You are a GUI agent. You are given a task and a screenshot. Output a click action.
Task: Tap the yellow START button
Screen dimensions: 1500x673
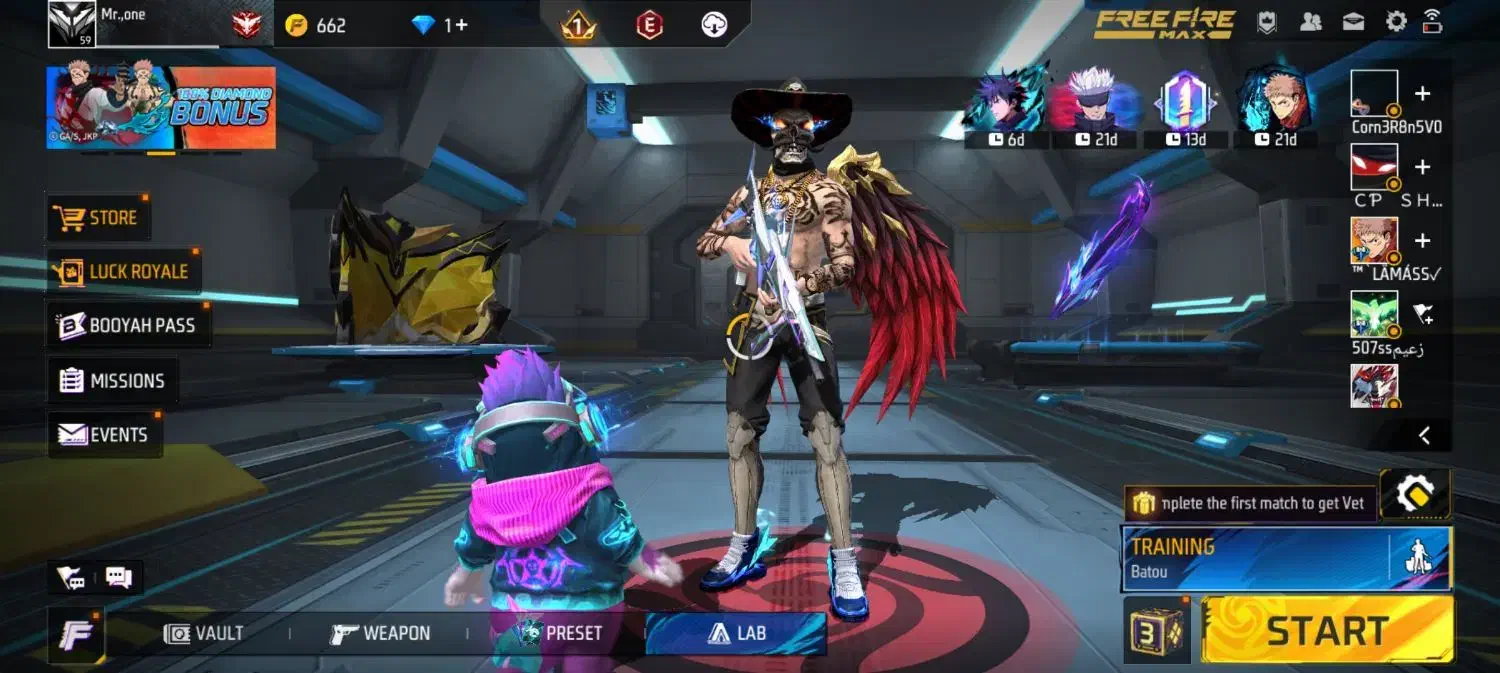[x=1327, y=631]
